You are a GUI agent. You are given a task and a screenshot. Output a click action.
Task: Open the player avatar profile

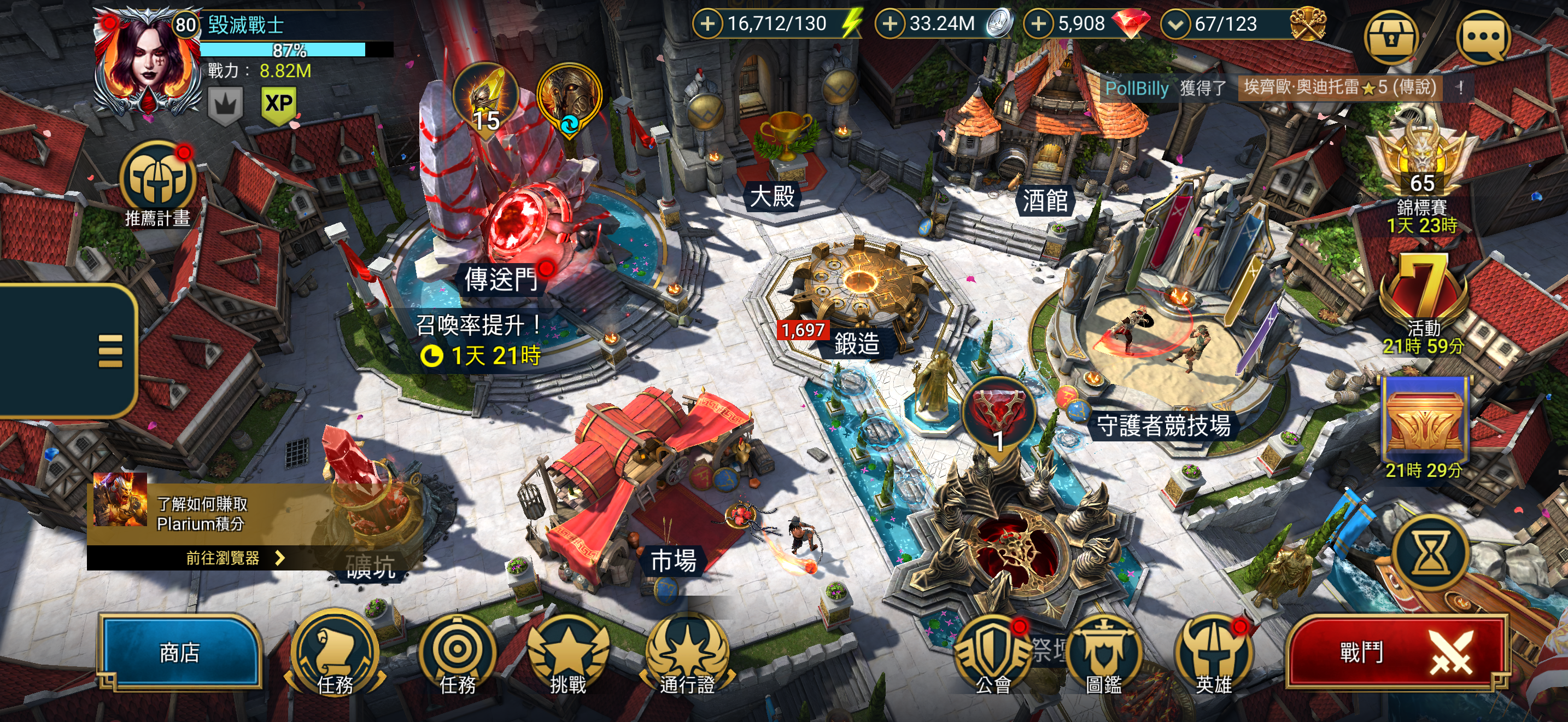(147, 61)
